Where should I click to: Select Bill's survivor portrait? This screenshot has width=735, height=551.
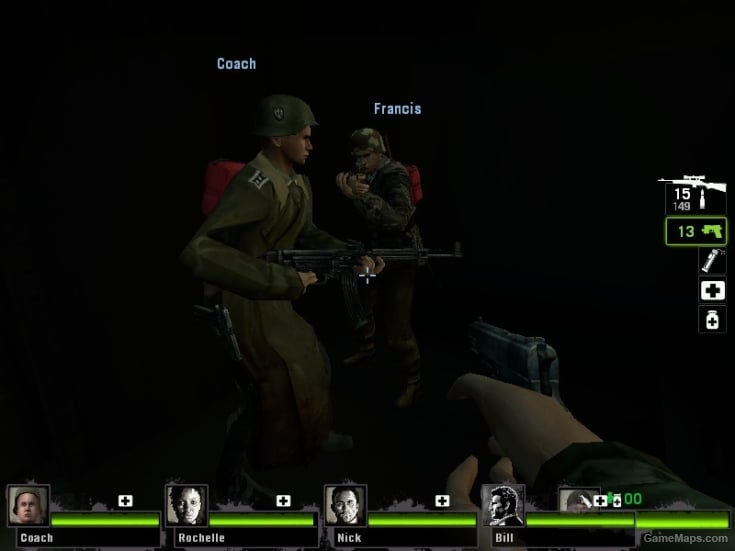click(x=502, y=506)
